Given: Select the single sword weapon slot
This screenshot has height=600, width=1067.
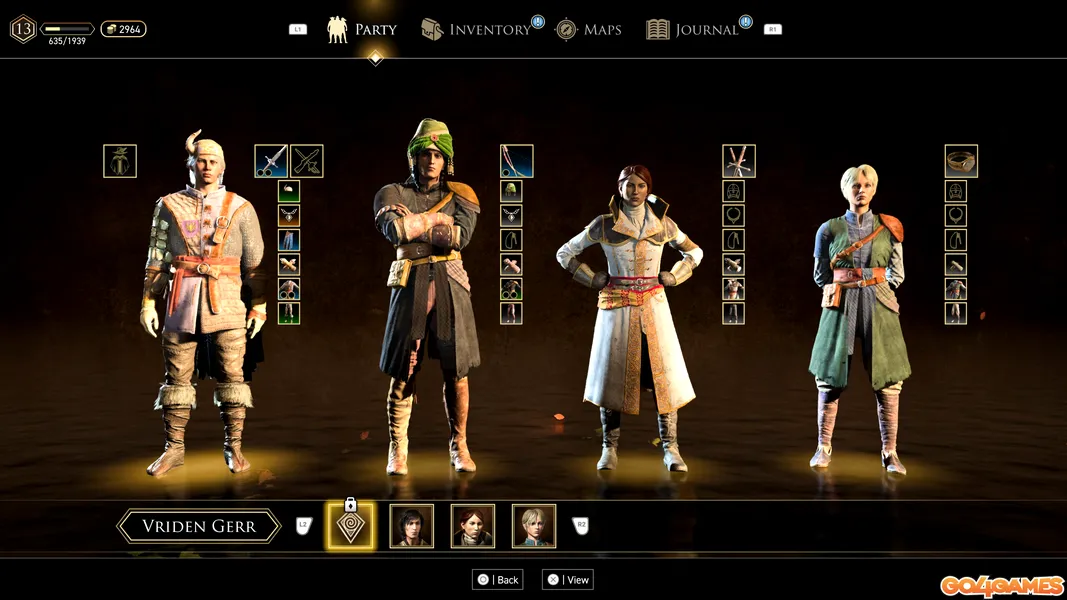Looking at the screenshot, I should point(271,161).
